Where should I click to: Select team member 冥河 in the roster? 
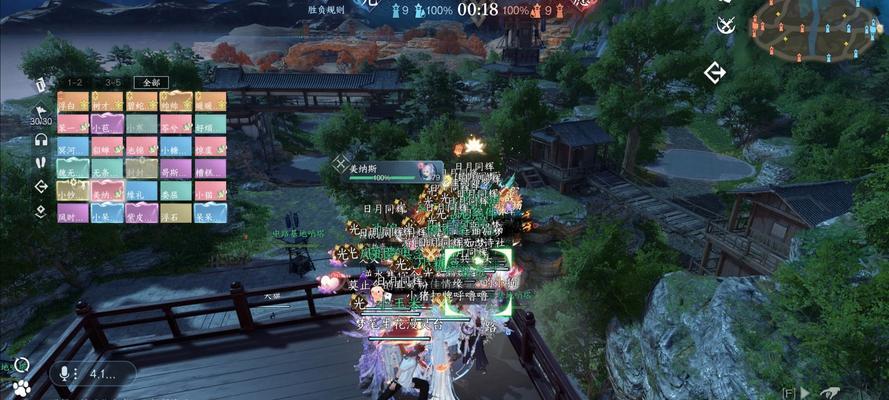(74, 147)
